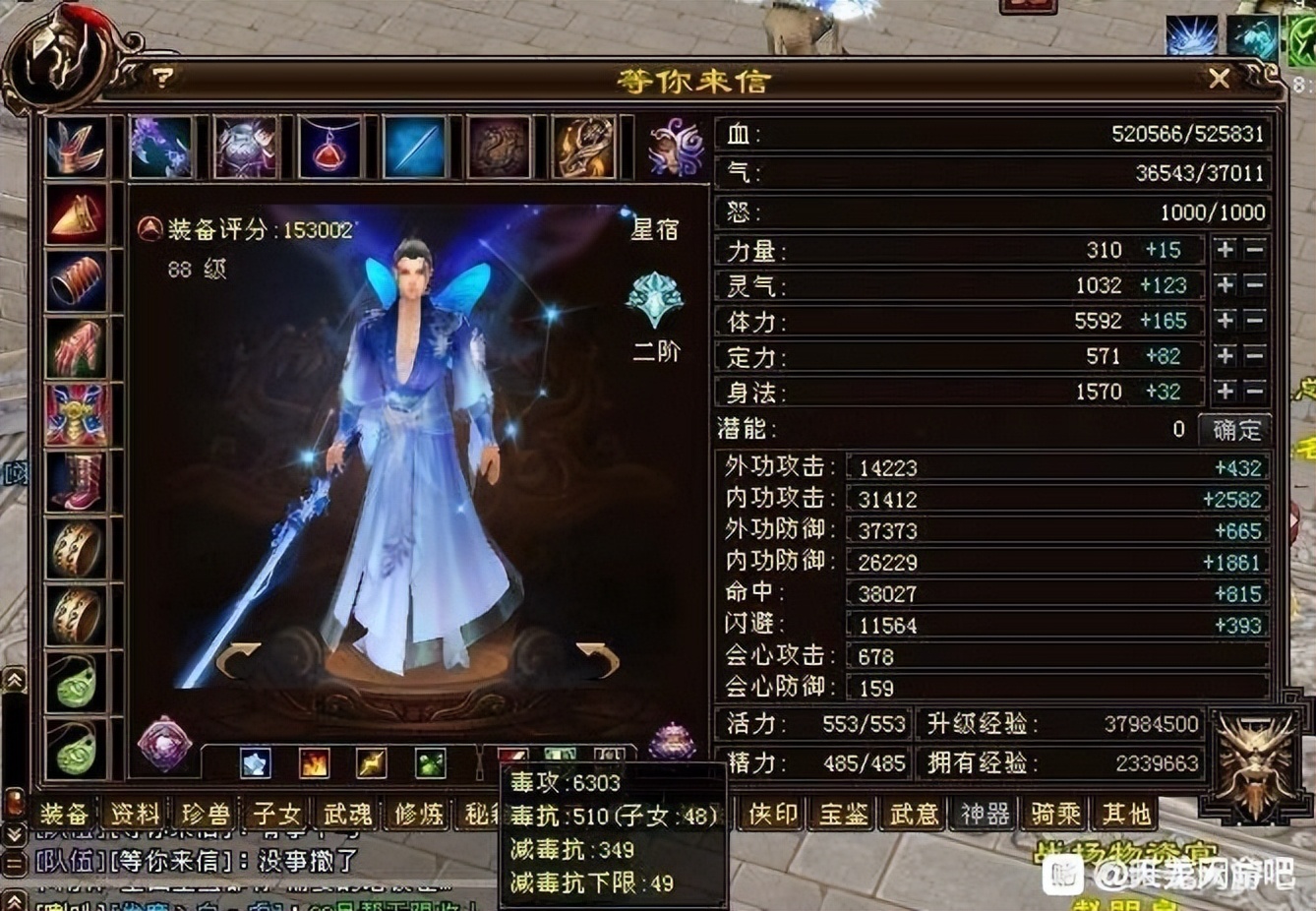Open the red vial pendant item icon
Screen dimensions: 1316x911
pos(331,146)
